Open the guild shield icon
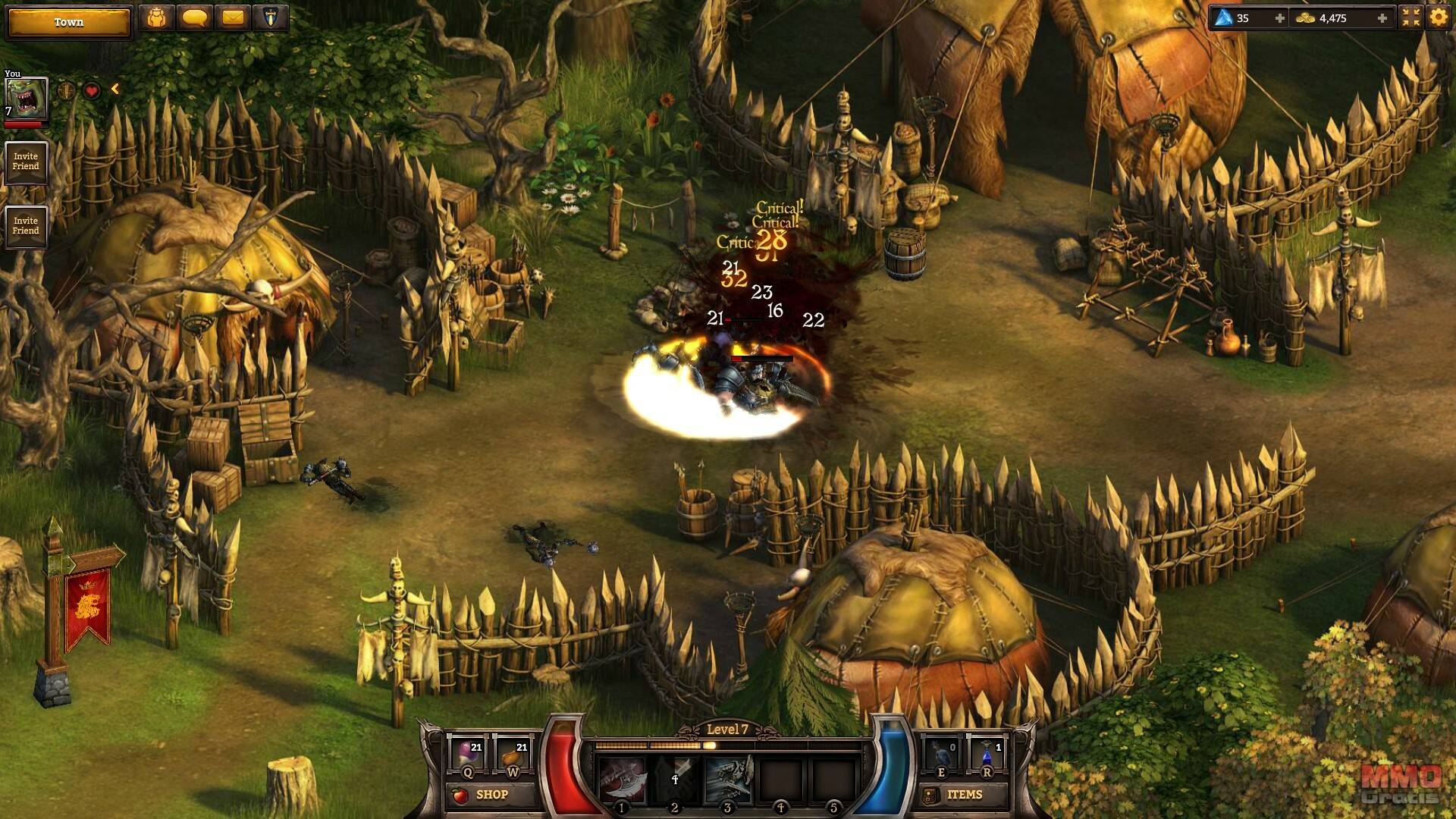This screenshot has width=1456, height=819. pos(270,17)
